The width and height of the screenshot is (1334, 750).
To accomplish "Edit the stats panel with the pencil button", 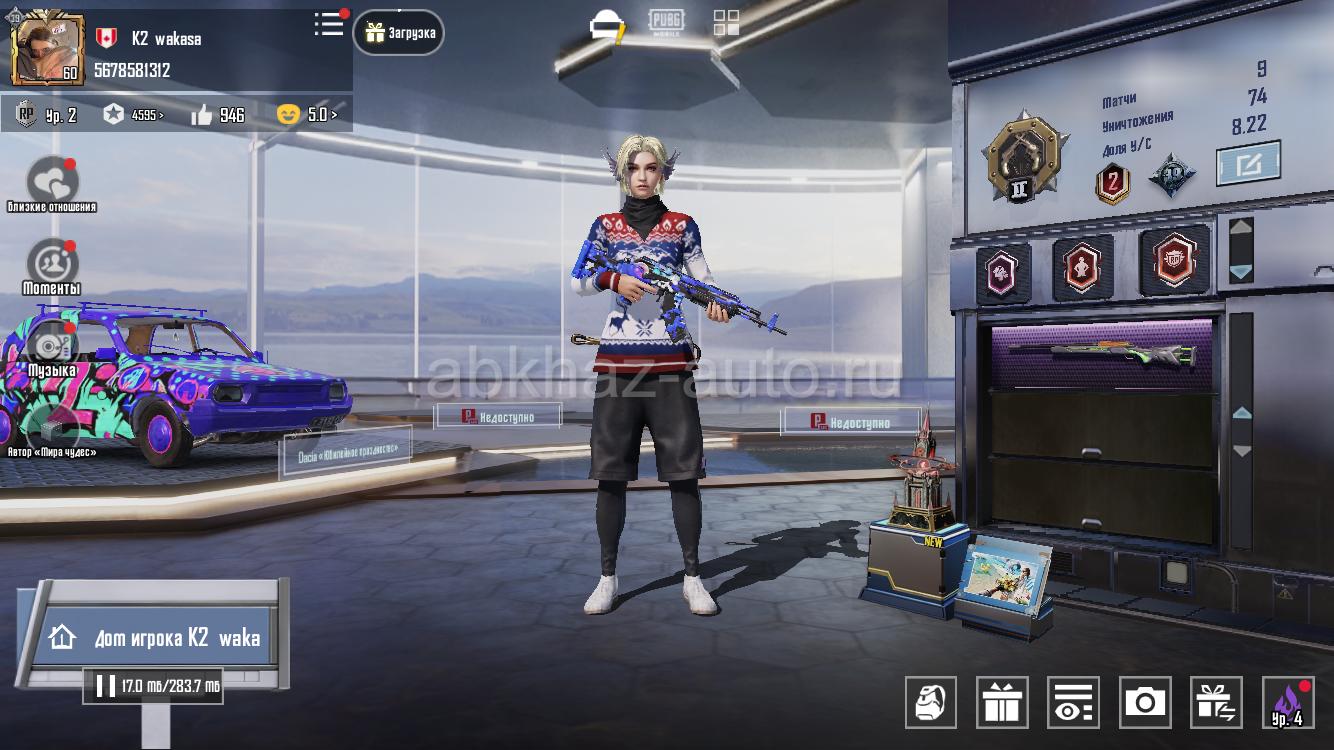I will [1248, 164].
